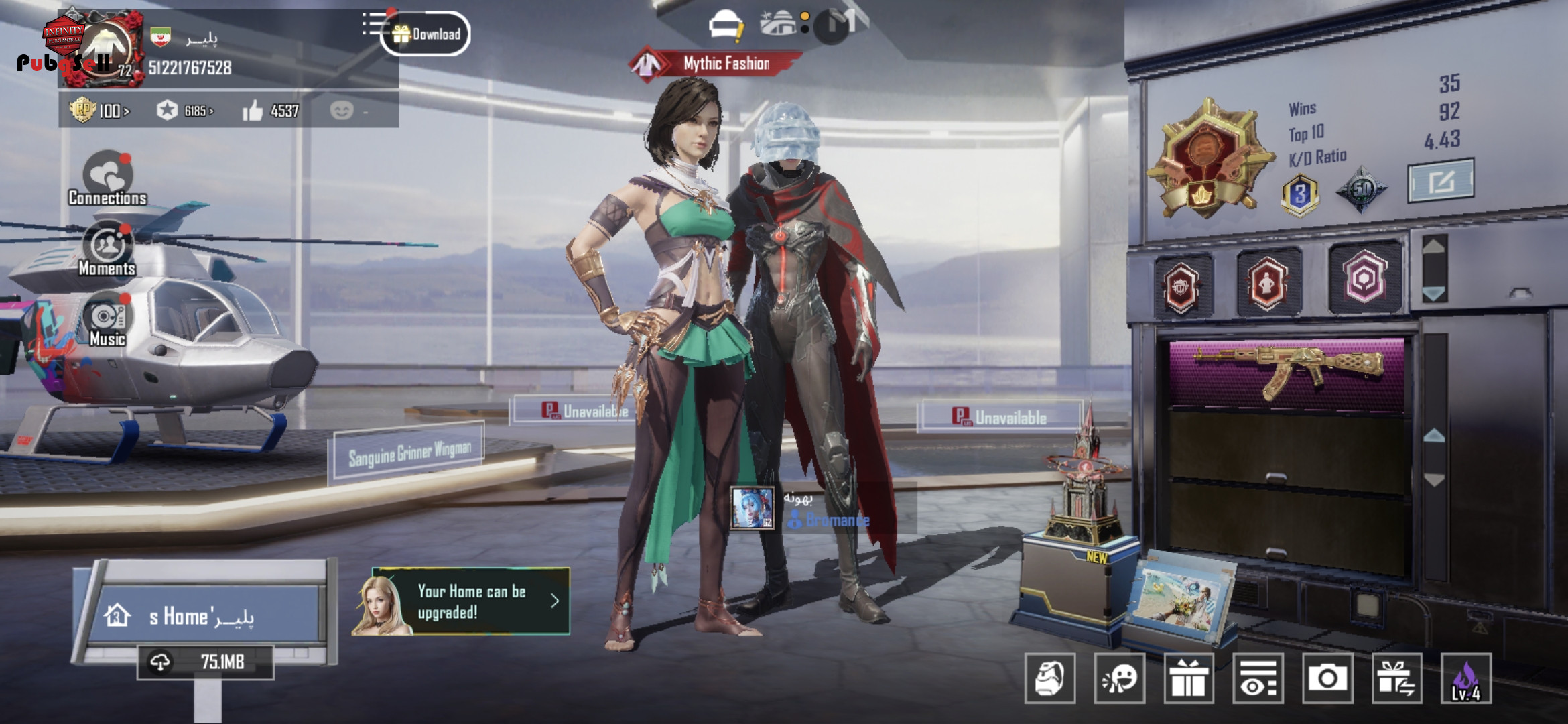Click the player avatar frame

coord(101,49)
